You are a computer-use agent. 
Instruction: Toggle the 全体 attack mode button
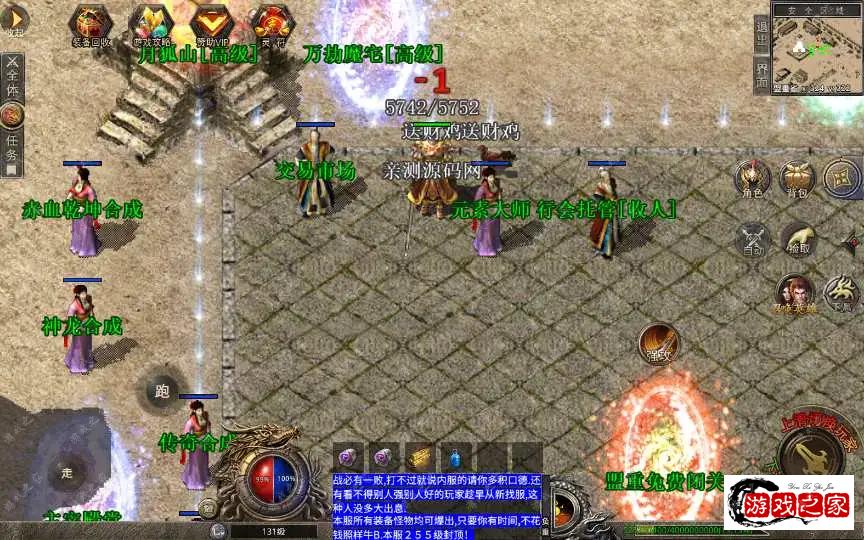pos(12,76)
